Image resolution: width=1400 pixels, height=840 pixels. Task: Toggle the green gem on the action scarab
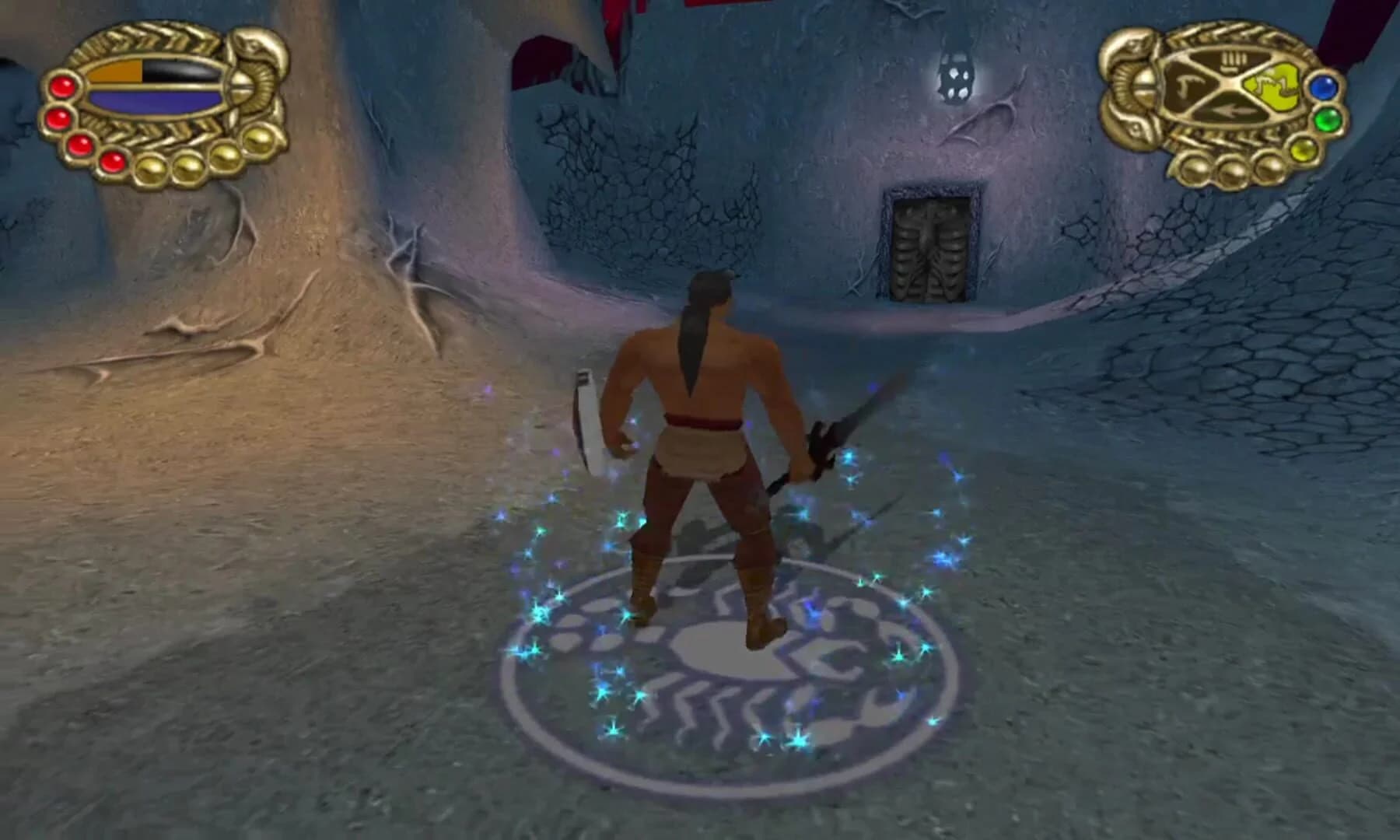[1328, 120]
